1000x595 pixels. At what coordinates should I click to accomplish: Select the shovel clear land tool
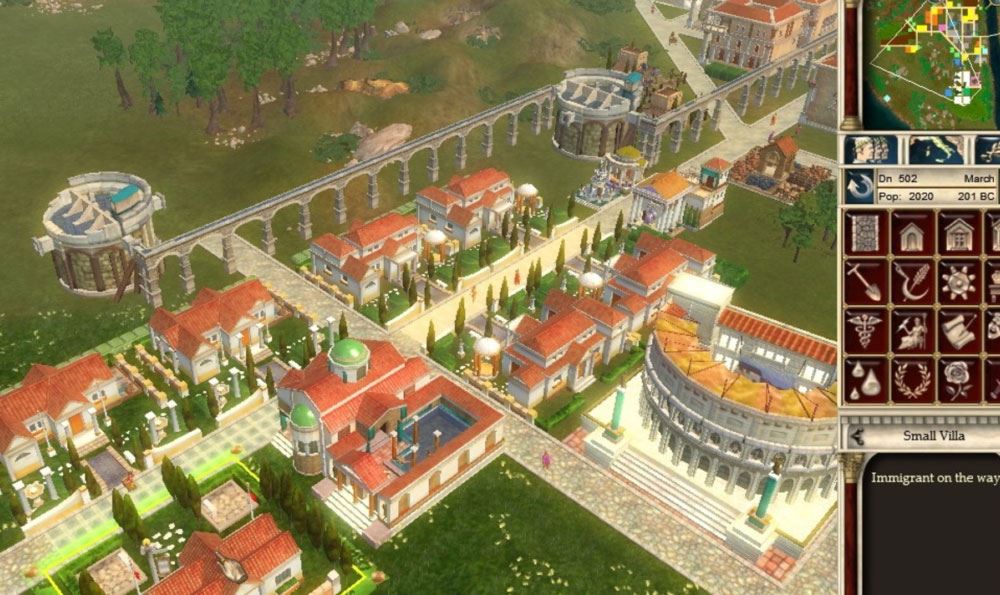[866, 281]
